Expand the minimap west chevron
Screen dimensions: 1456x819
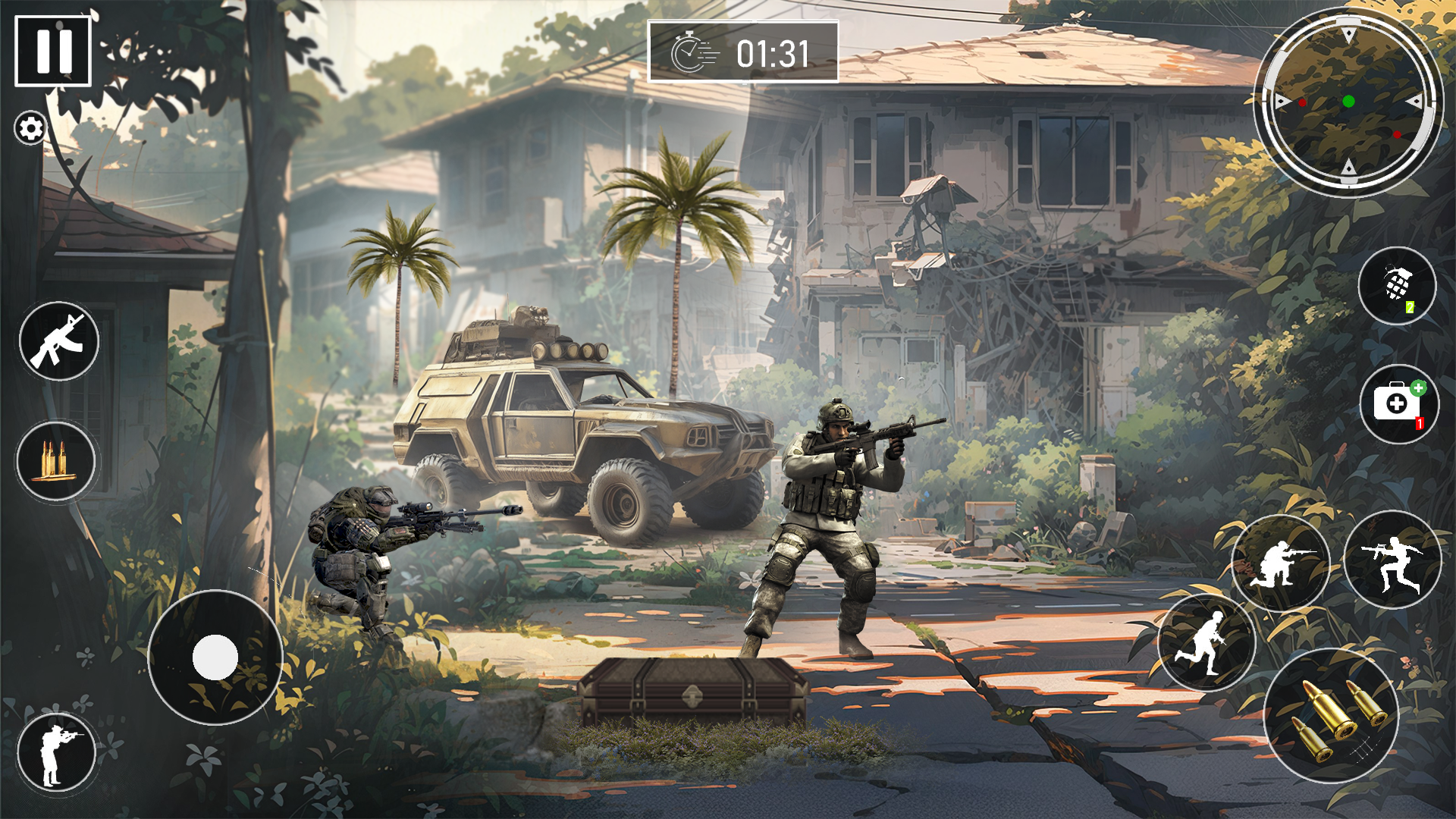(x=1282, y=100)
